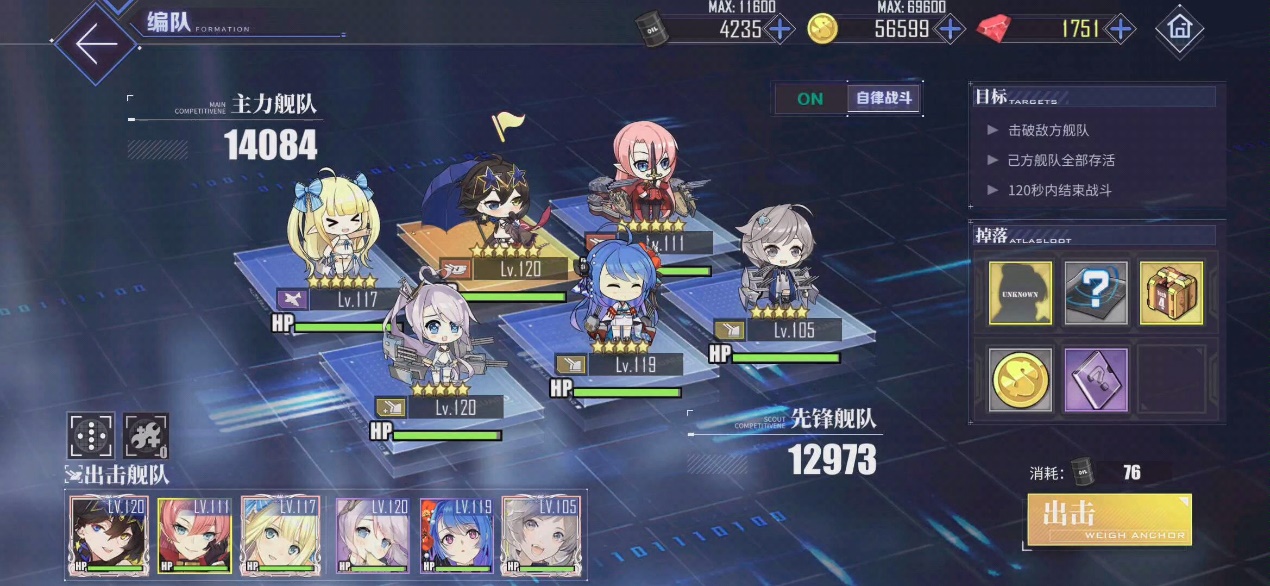Image resolution: width=1270 pixels, height=586 pixels.
Task: Add more oil with the plus button
Action: tap(780, 29)
